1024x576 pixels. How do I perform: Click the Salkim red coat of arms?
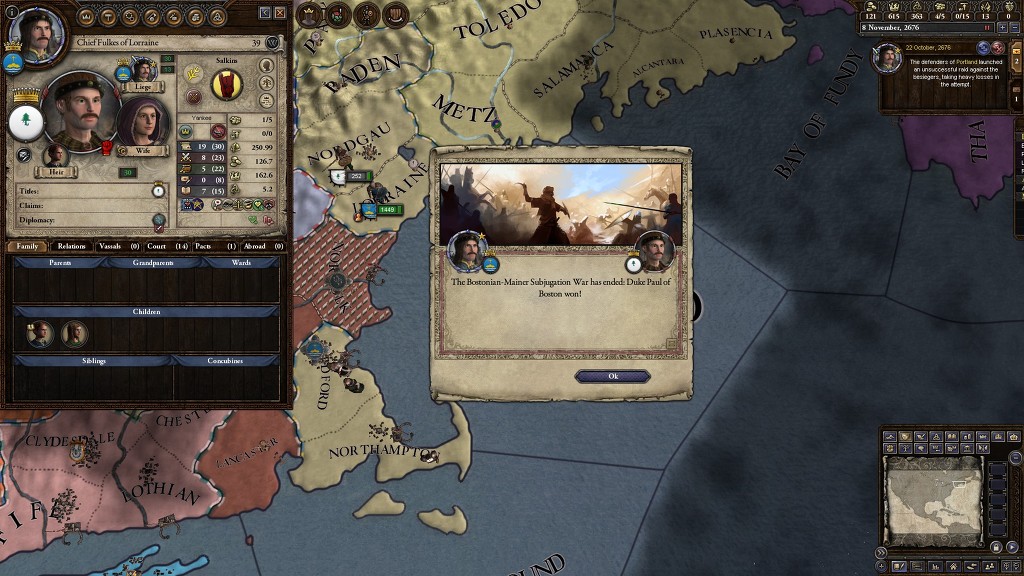pyautogui.click(x=227, y=85)
